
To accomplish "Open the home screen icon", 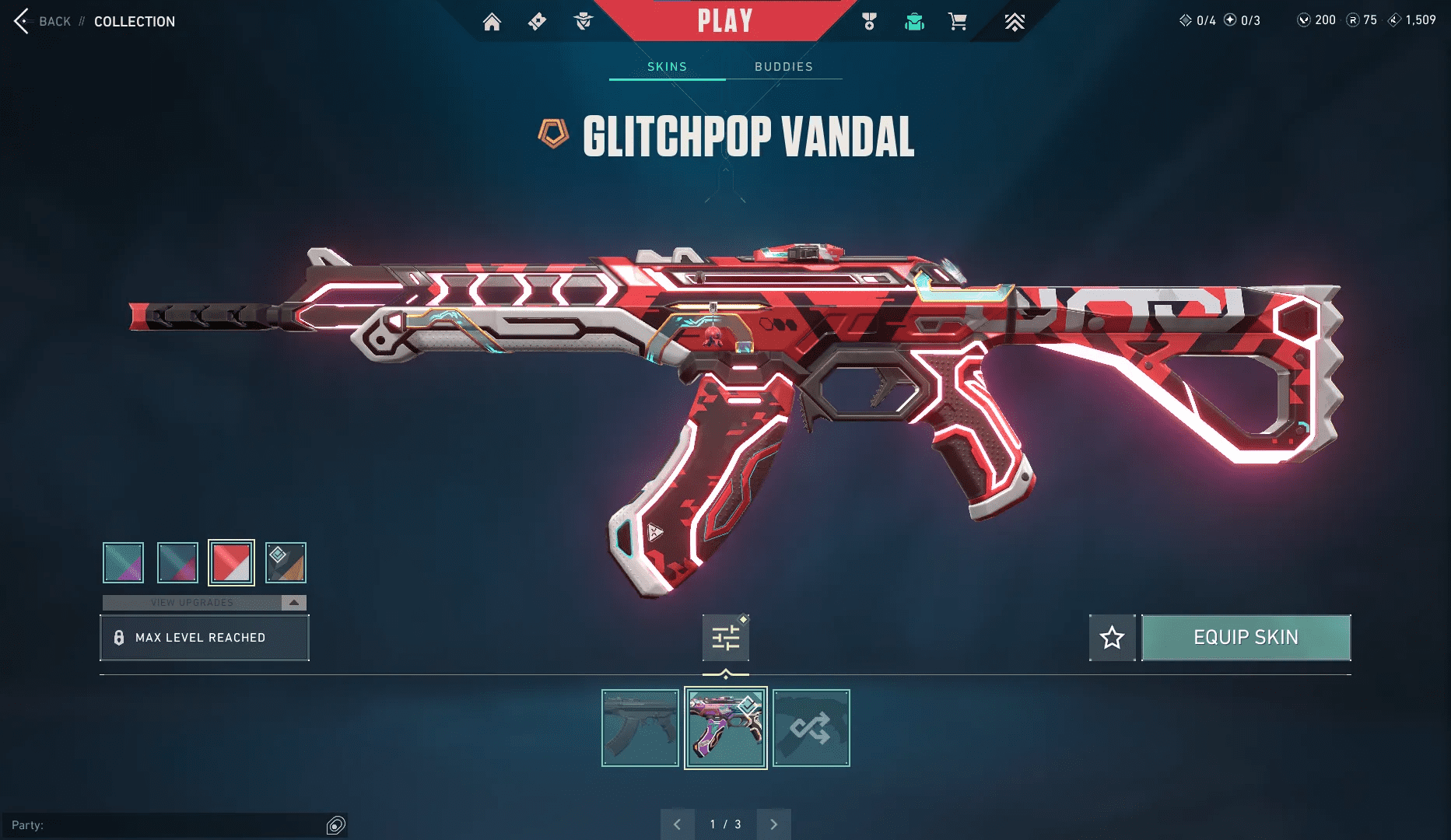I will click(492, 22).
